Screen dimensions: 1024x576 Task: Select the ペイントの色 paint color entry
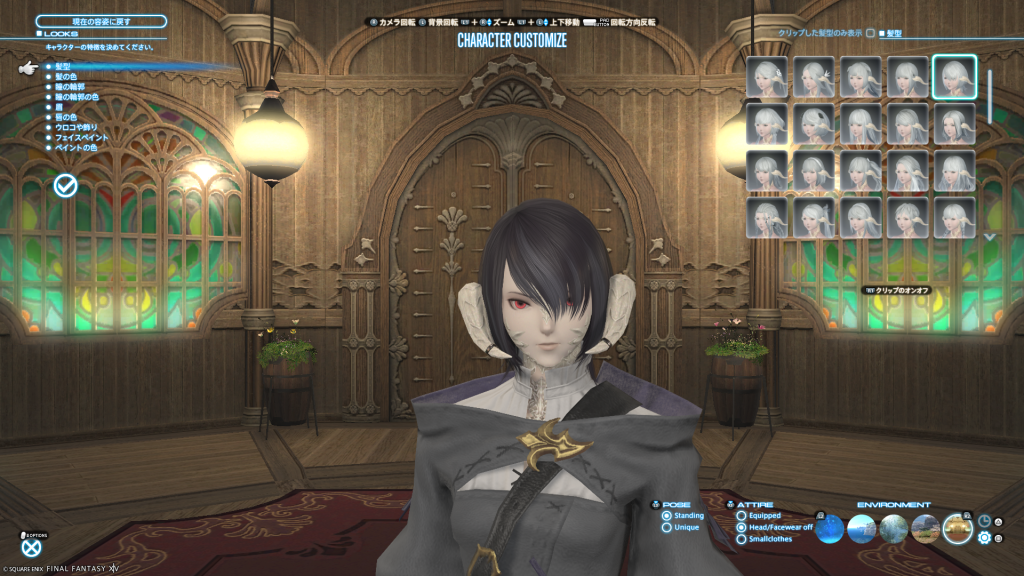pos(76,147)
